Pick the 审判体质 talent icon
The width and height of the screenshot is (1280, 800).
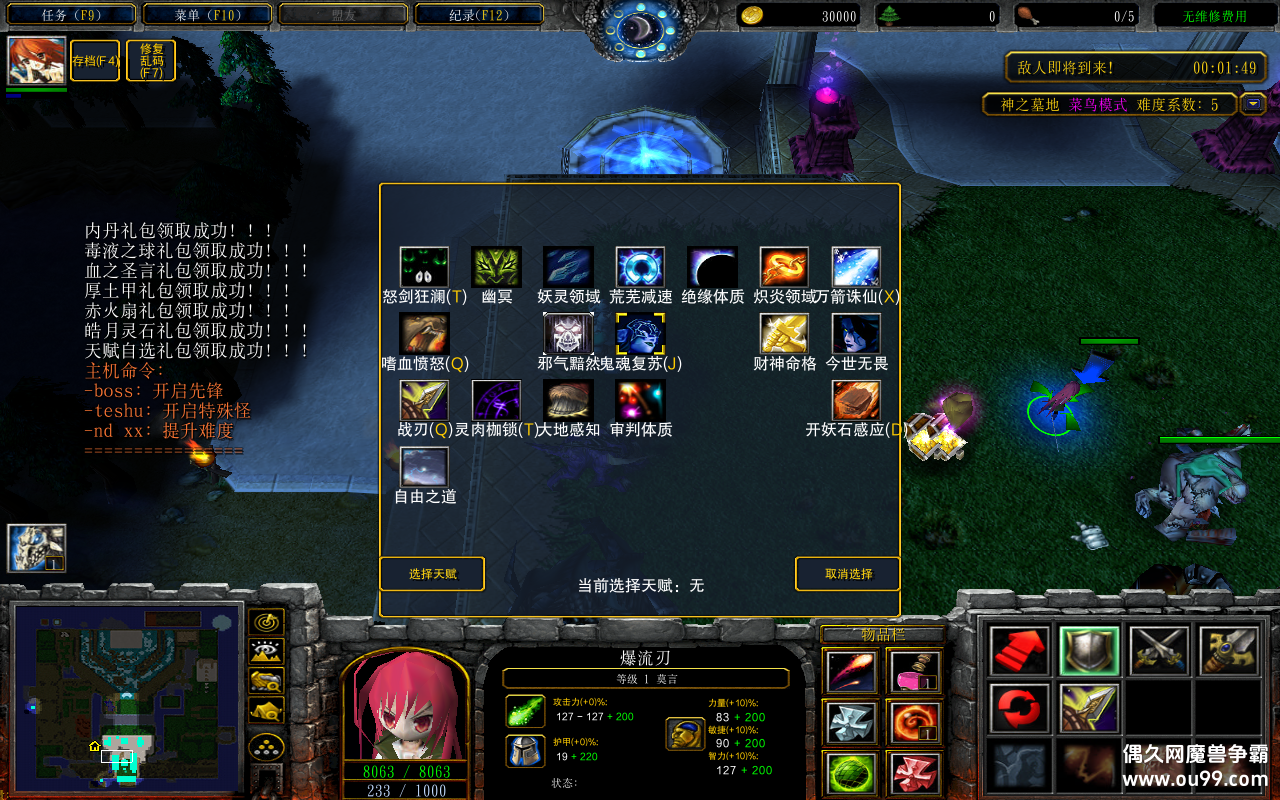[x=640, y=400]
